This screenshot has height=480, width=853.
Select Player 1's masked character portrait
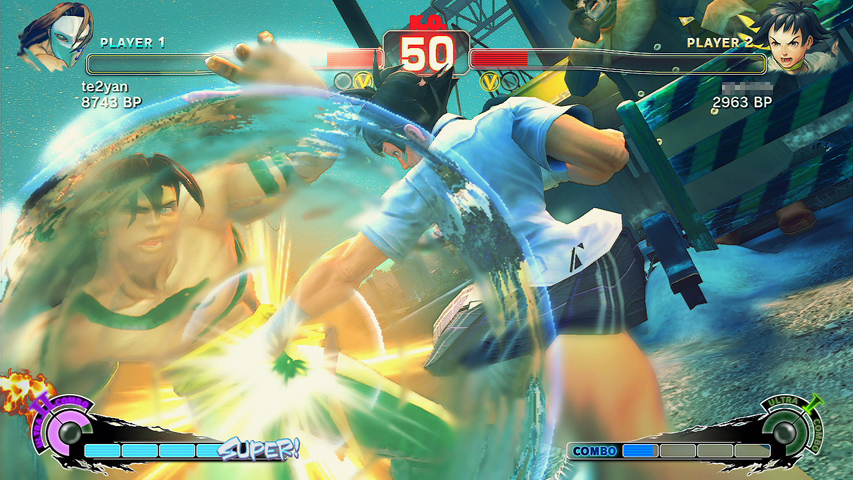pyautogui.click(x=51, y=38)
